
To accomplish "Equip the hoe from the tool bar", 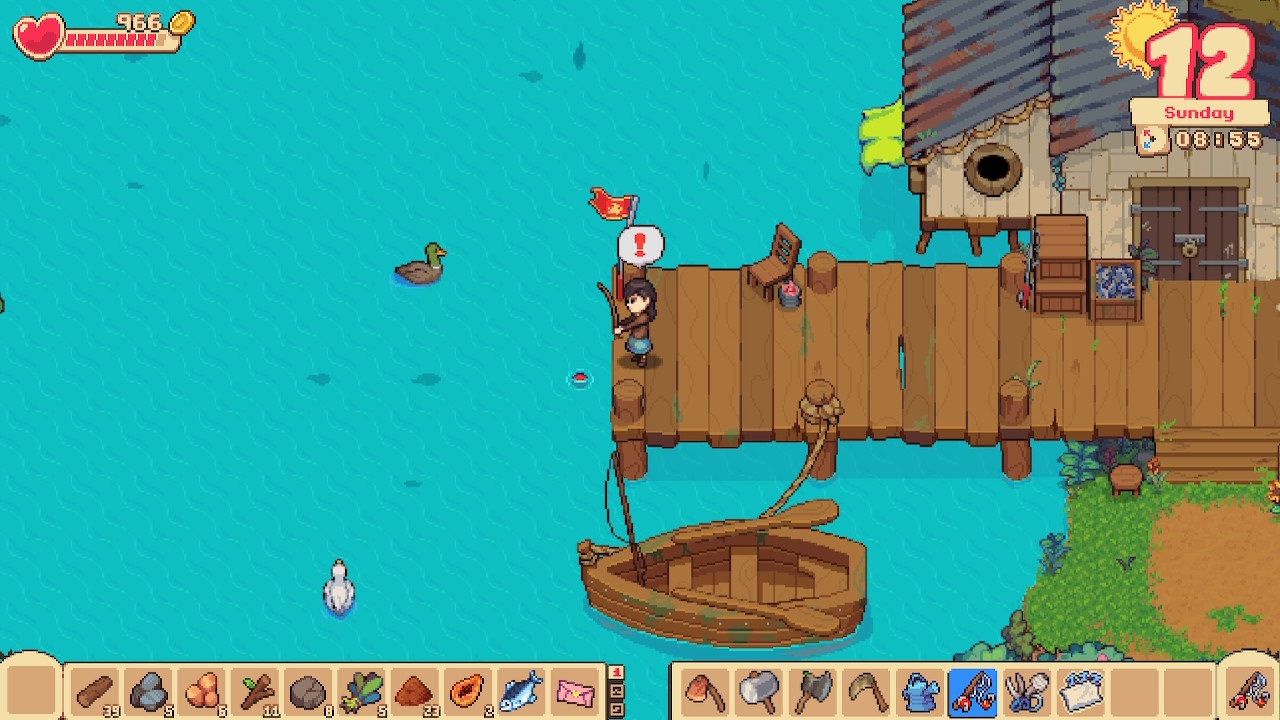I will click(705, 691).
